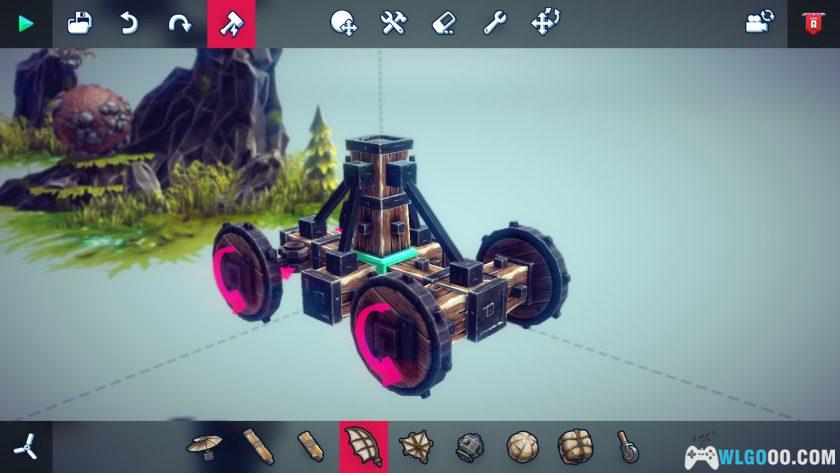Image resolution: width=840 pixels, height=473 pixels.
Task: Open the save and load machine menu
Action: pyautogui.click(x=79, y=23)
